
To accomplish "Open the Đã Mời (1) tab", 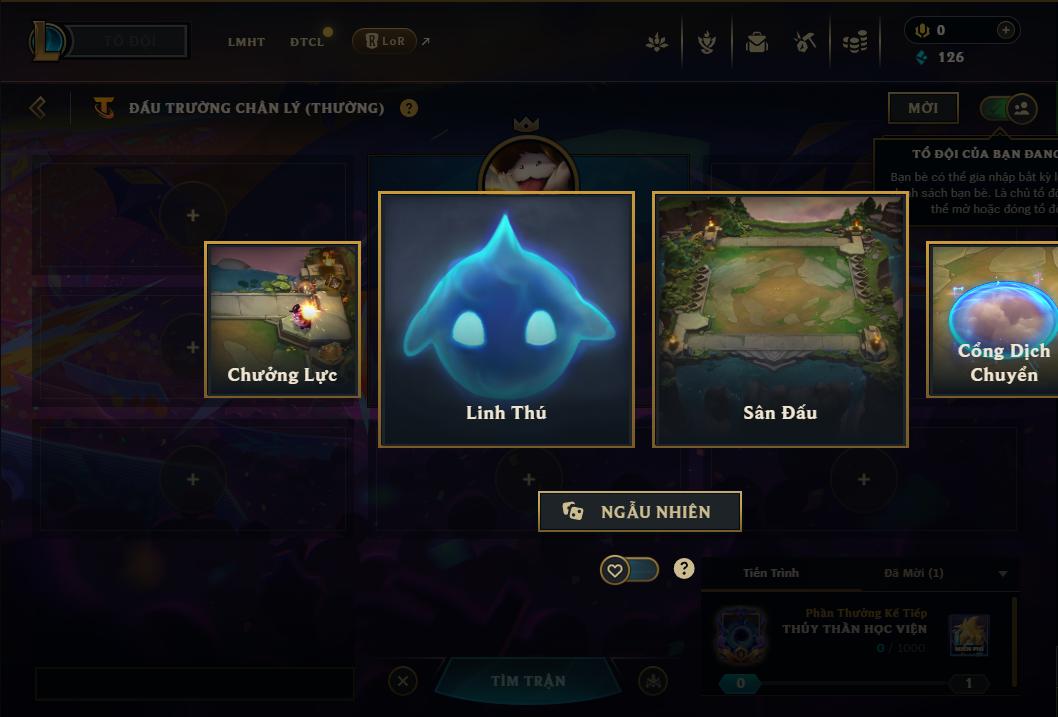I will point(913,573).
